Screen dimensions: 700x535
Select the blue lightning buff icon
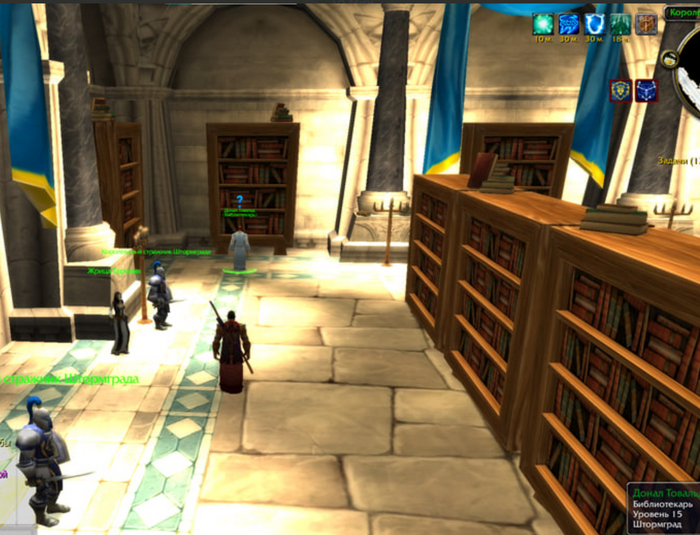point(569,23)
